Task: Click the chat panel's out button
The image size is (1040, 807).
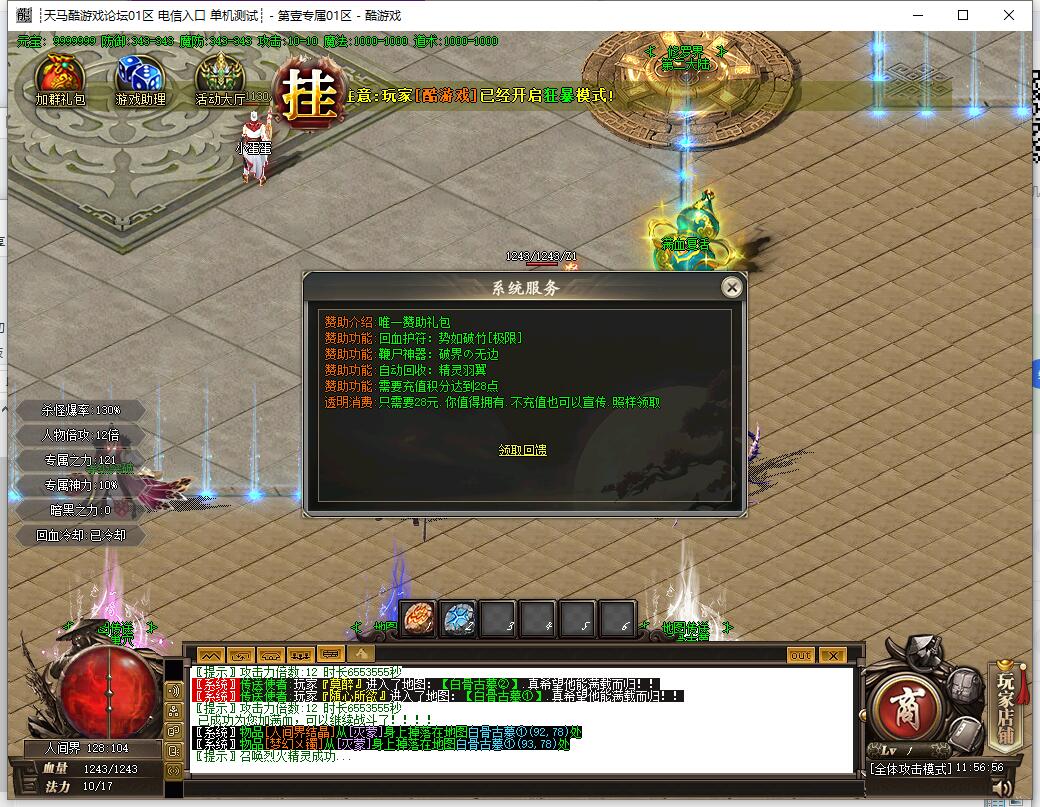Action: pyautogui.click(x=800, y=656)
